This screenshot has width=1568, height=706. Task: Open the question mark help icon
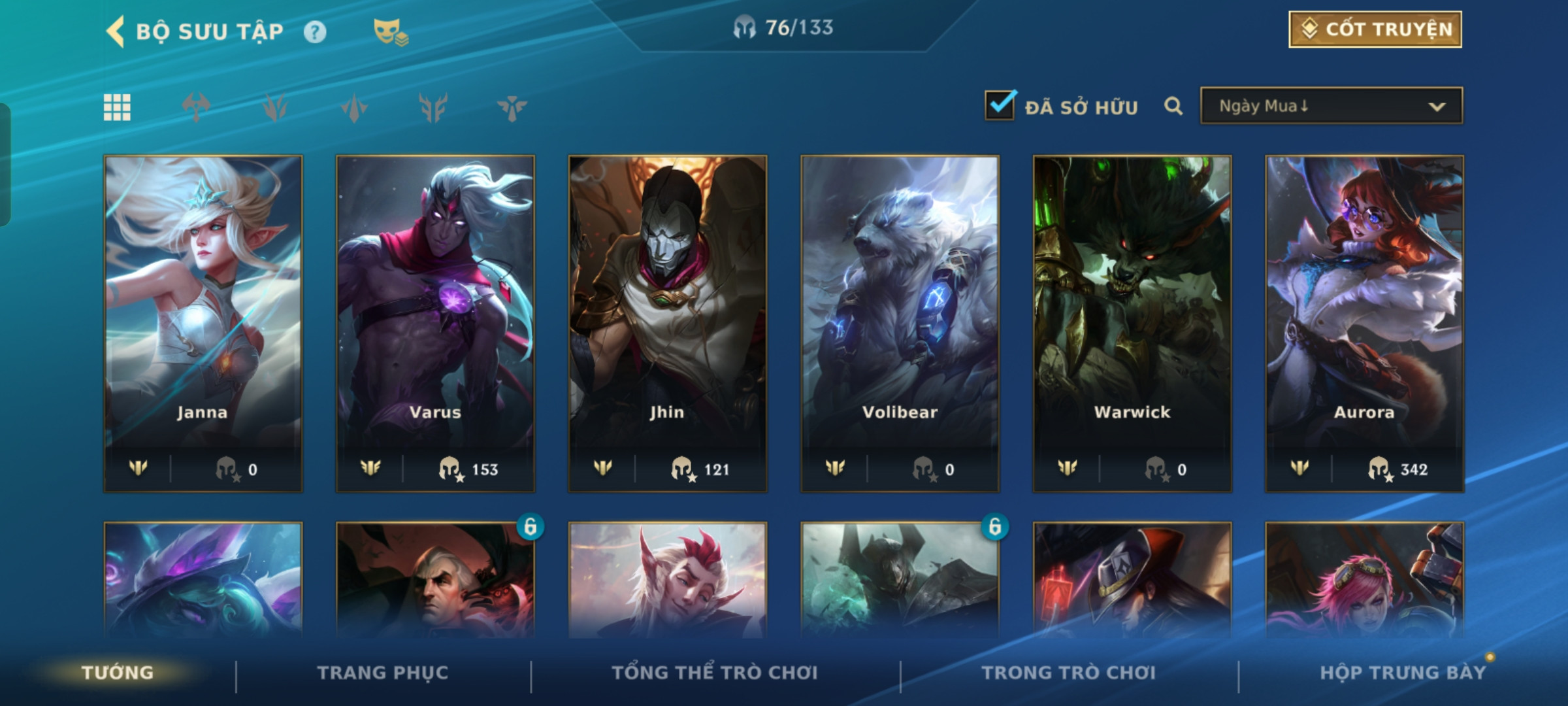315,32
